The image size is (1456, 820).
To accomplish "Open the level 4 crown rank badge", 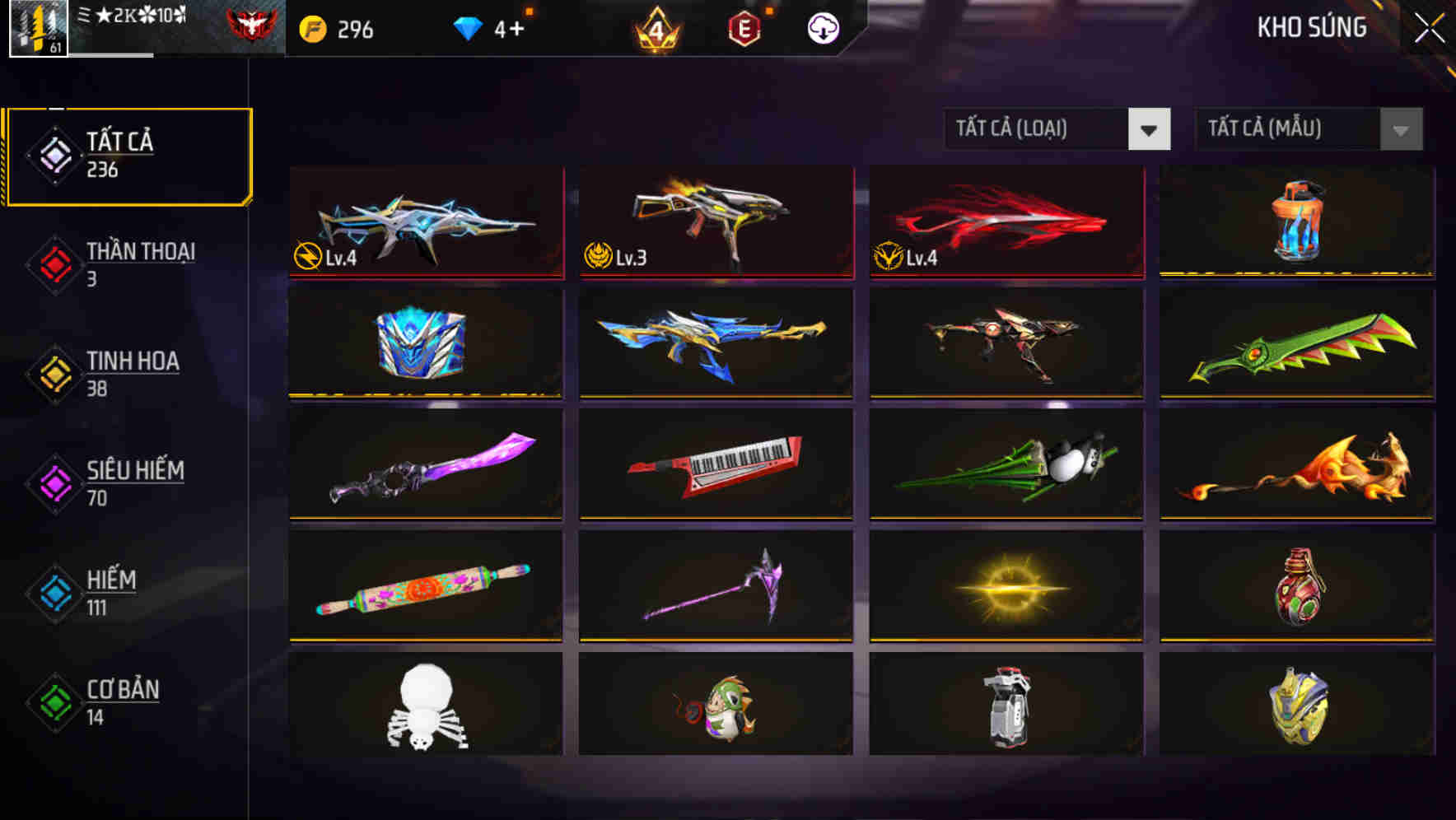I will pos(655,29).
